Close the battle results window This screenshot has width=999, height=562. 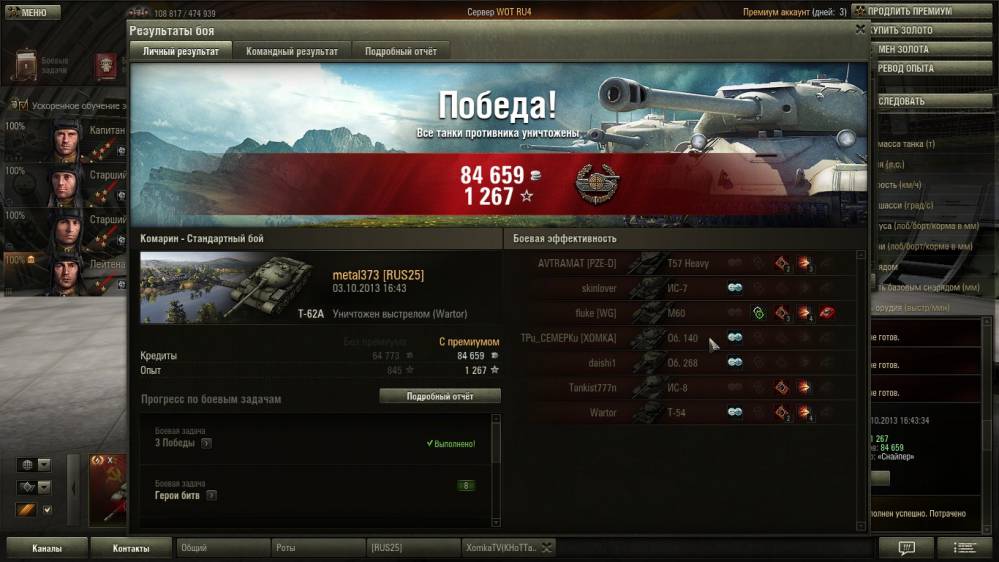[x=860, y=30]
